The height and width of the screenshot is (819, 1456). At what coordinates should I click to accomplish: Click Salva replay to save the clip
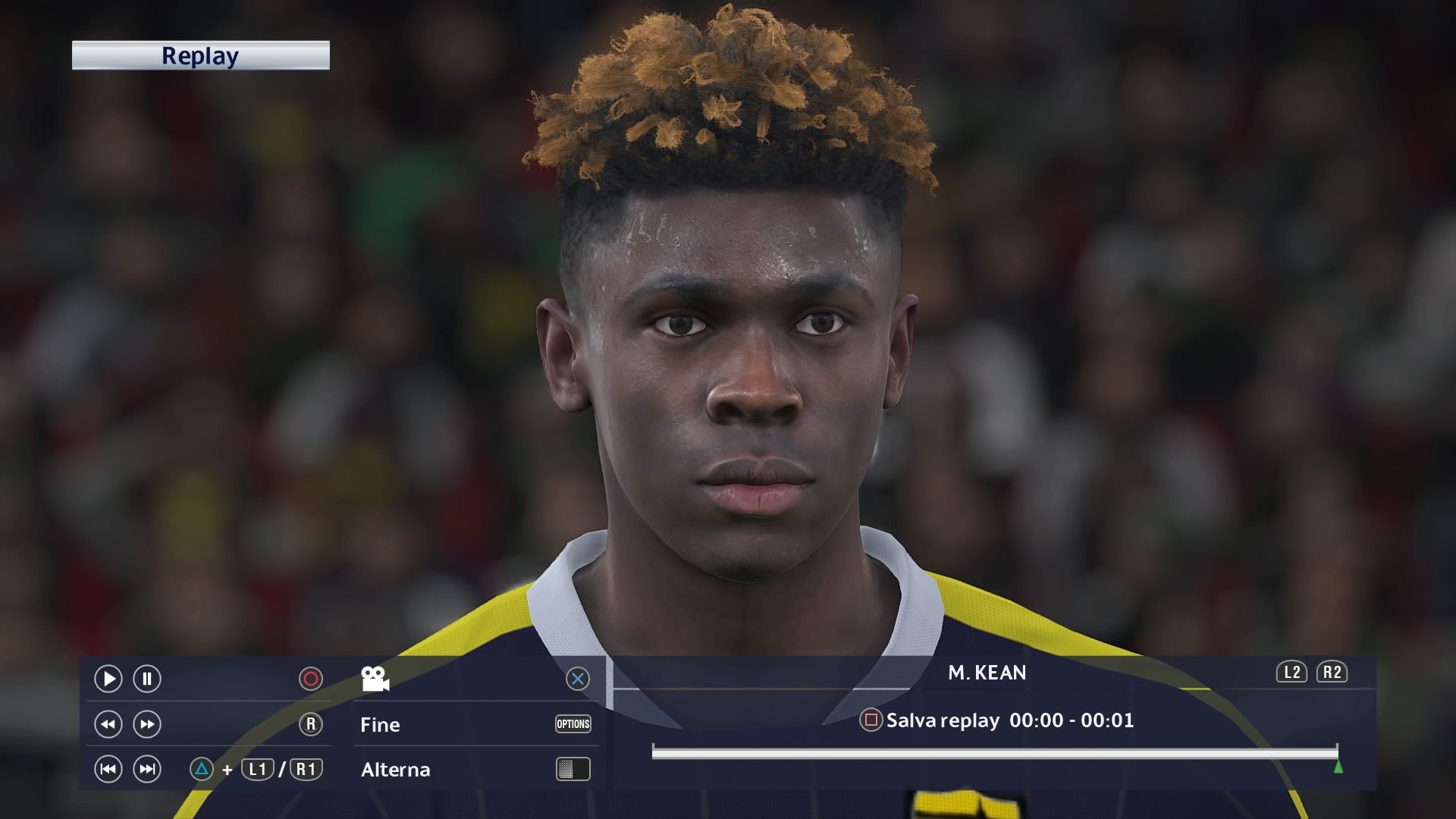coord(942,720)
